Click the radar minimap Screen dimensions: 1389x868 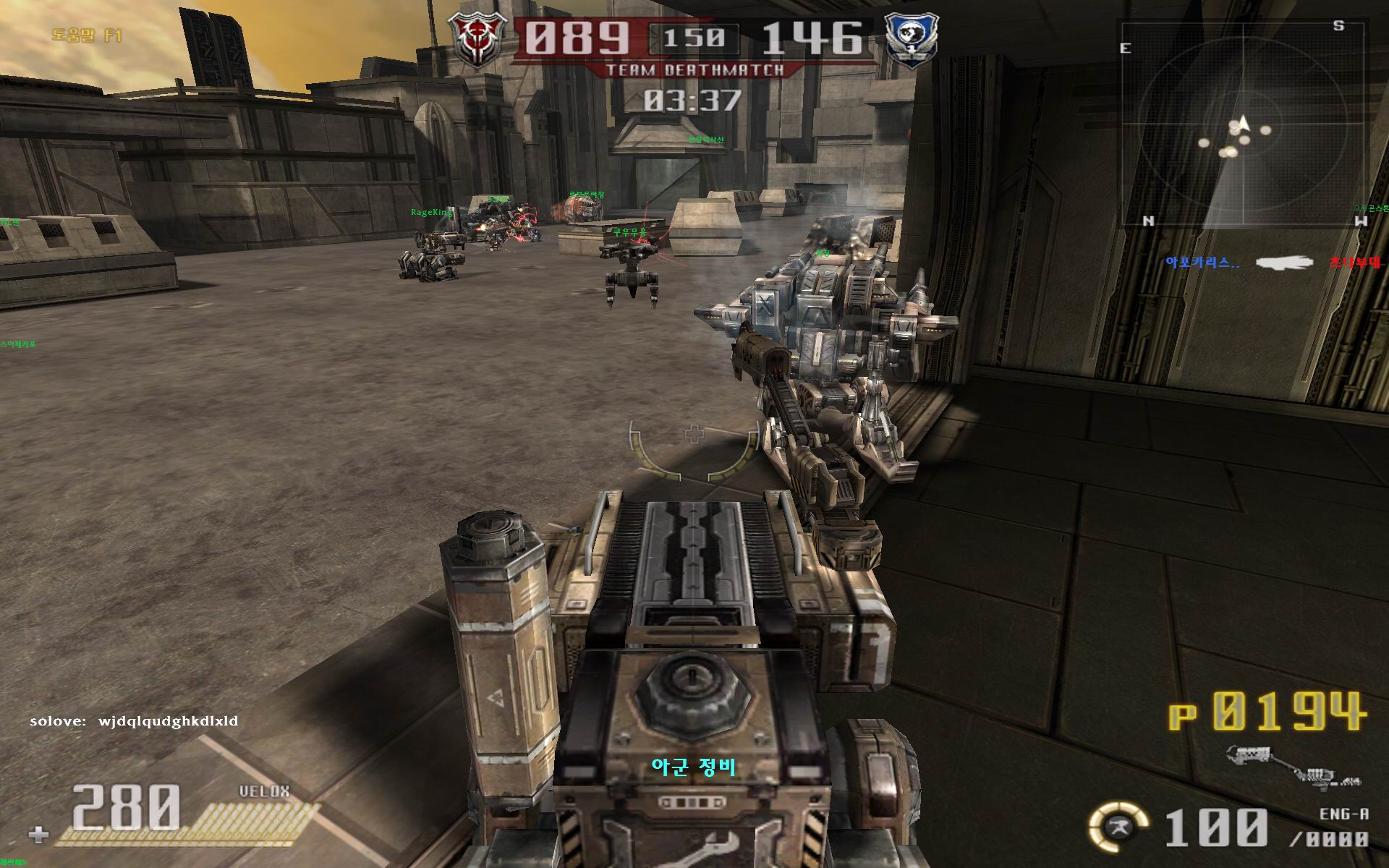1243,124
